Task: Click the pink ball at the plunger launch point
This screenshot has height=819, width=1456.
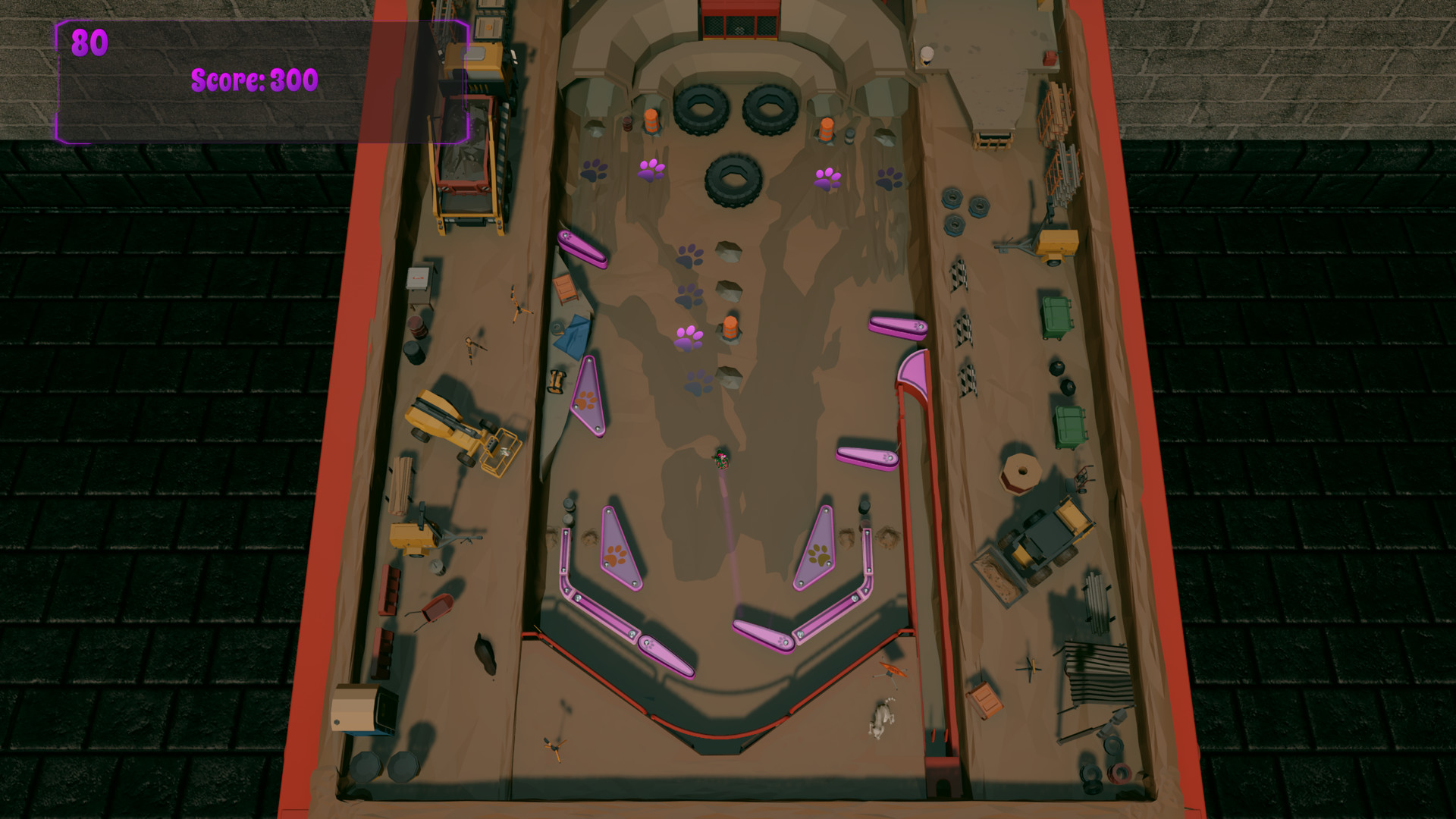Action: (x=720, y=457)
